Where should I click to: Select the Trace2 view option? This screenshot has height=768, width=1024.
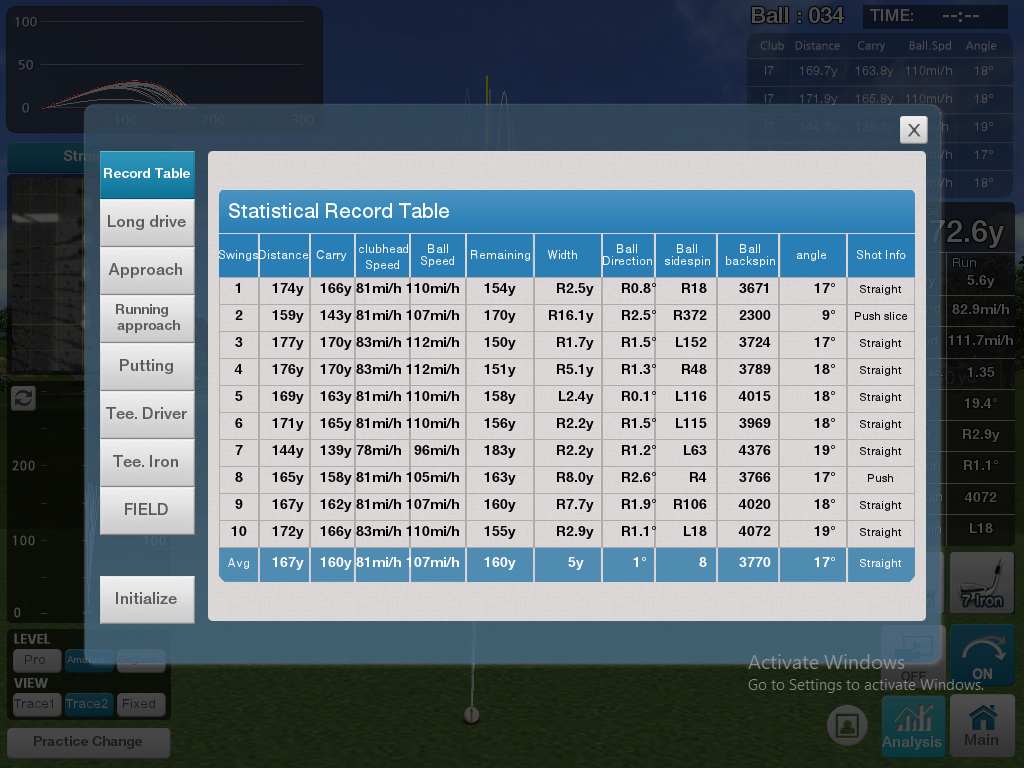(87, 704)
